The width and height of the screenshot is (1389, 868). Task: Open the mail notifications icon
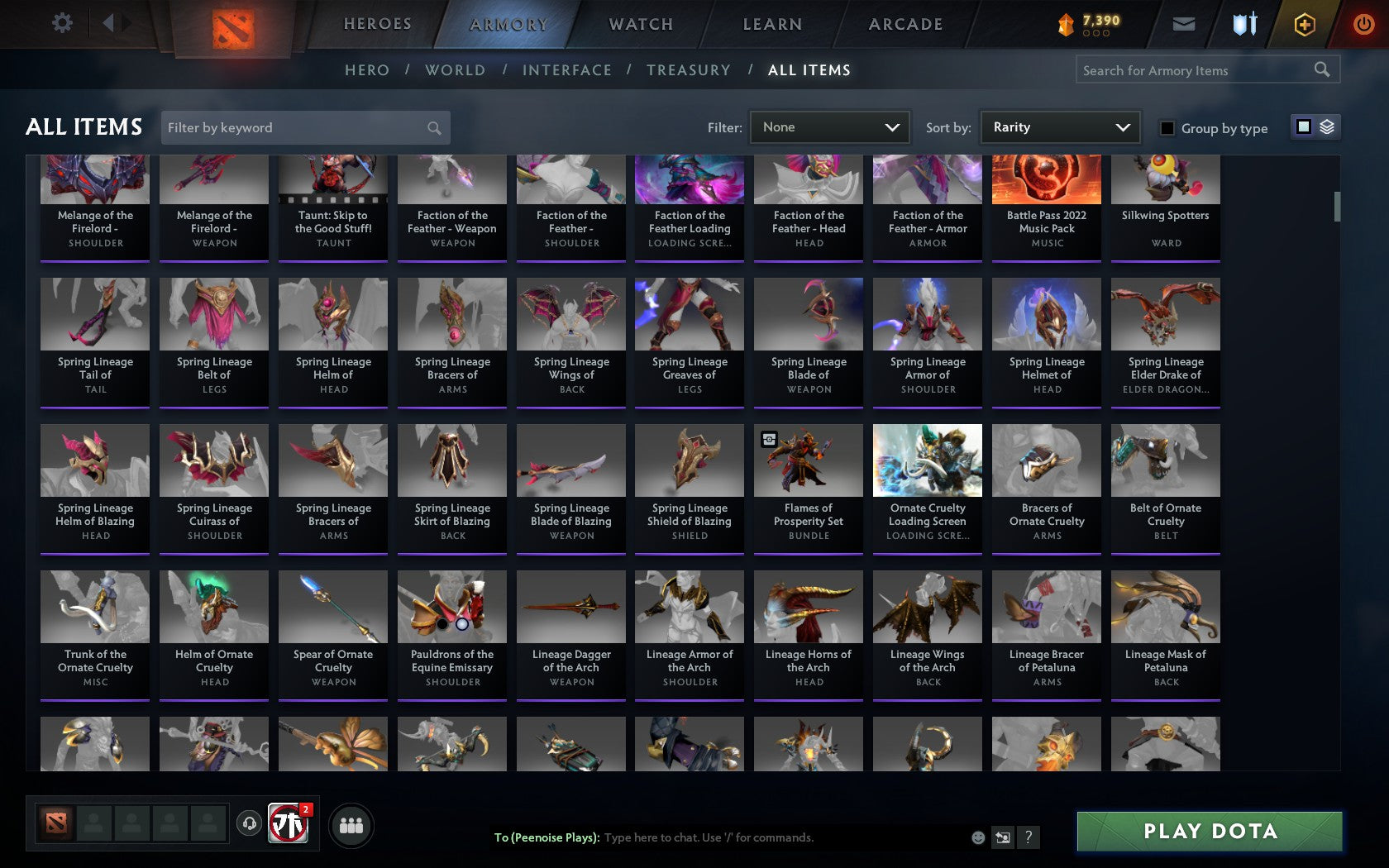click(x=1184, y=23)
